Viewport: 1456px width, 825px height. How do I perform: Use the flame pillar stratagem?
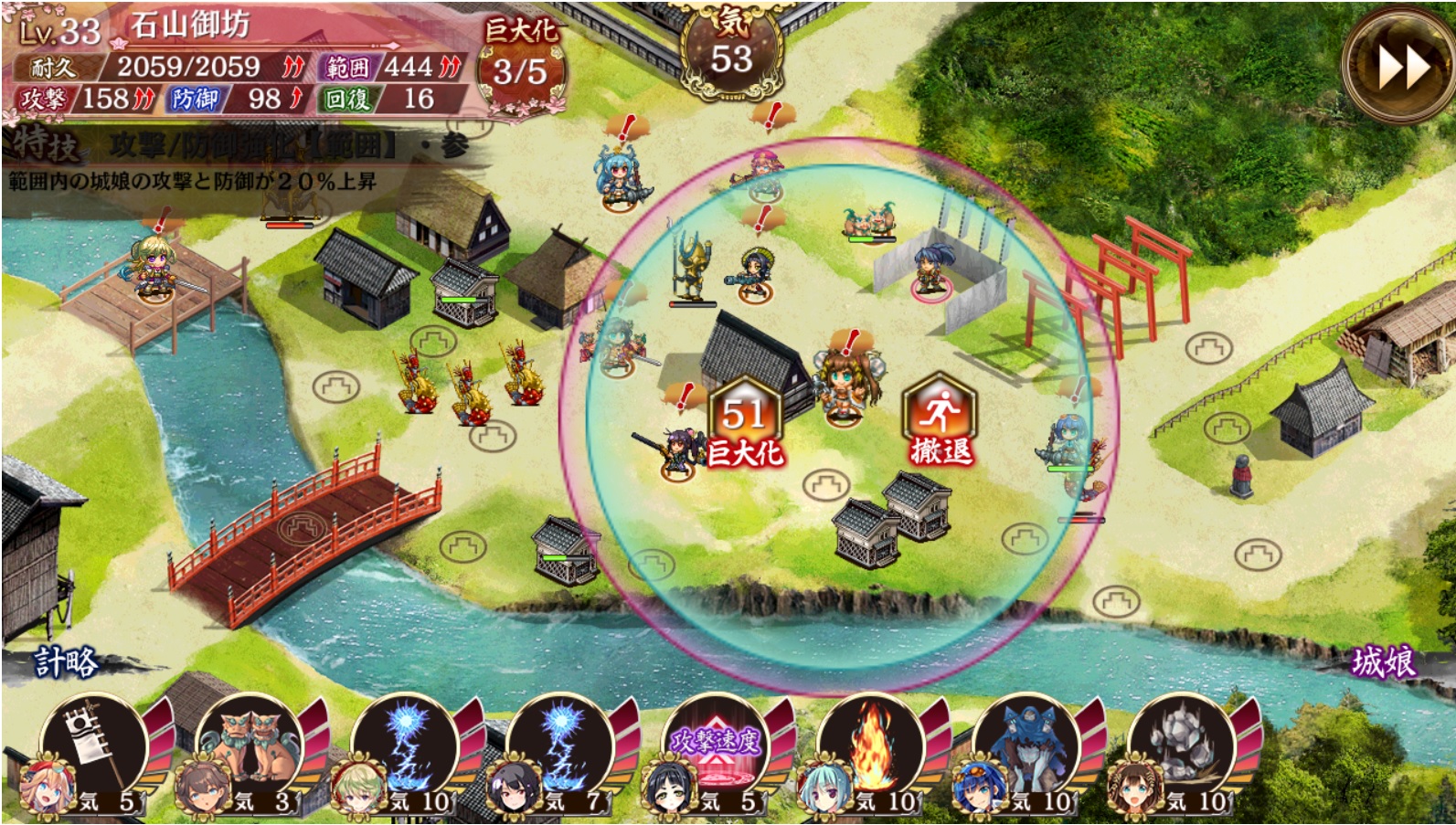[871, 745]
